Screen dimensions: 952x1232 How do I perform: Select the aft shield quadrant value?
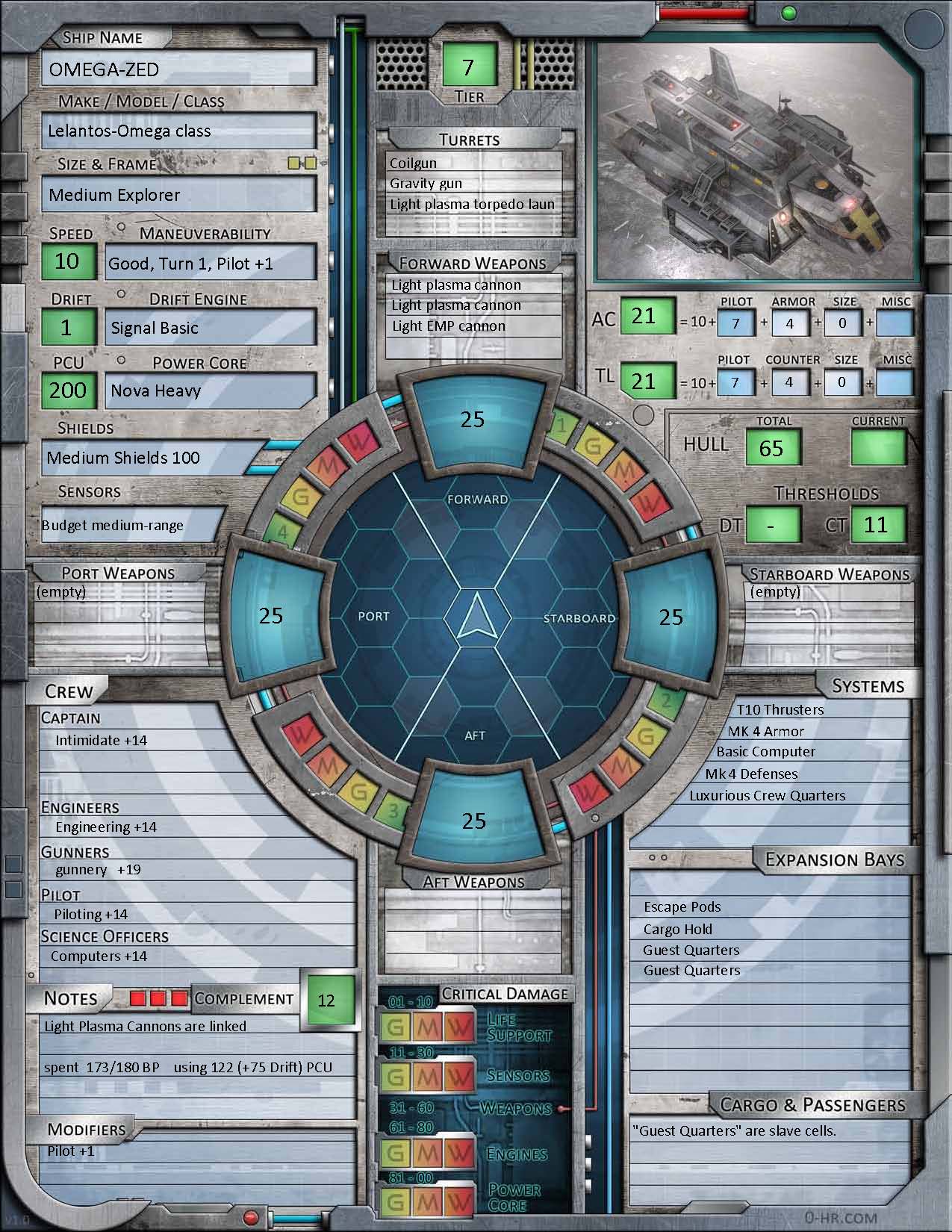click(x=474, y=821)
